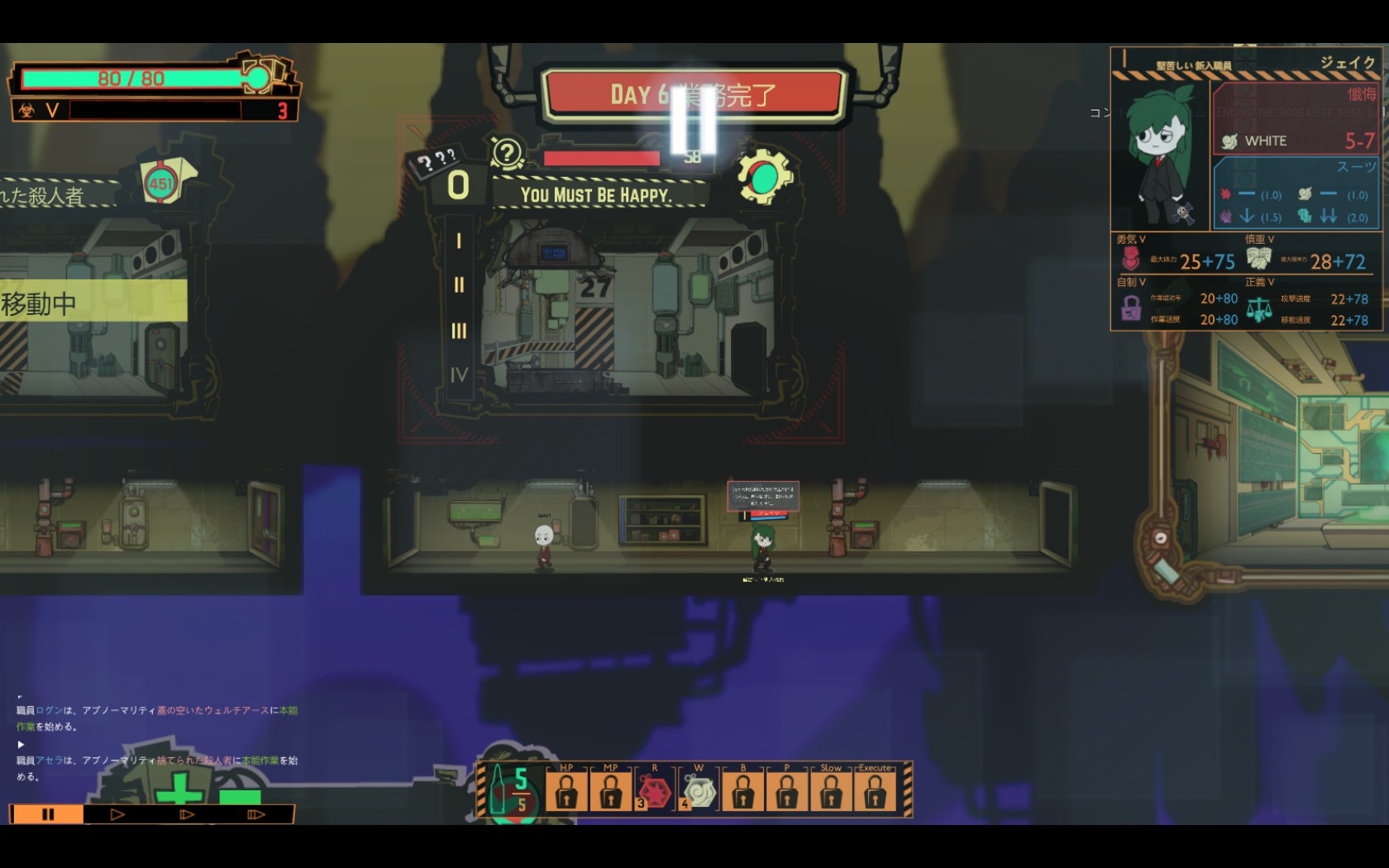
Task: Select risk level IV on the vertical numeral list
Action: coord(459,374)
